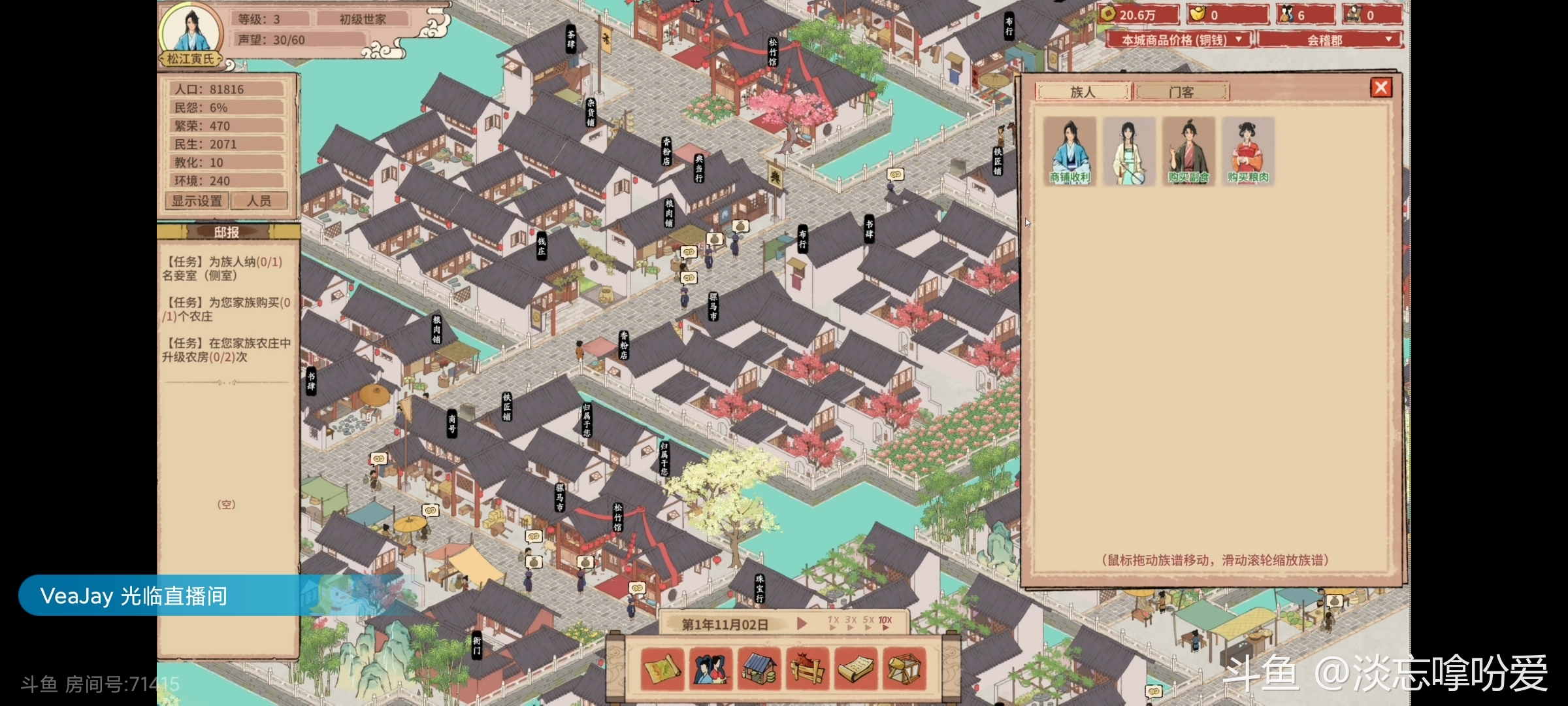Set game speed to 5x

[x=868, y=623]
